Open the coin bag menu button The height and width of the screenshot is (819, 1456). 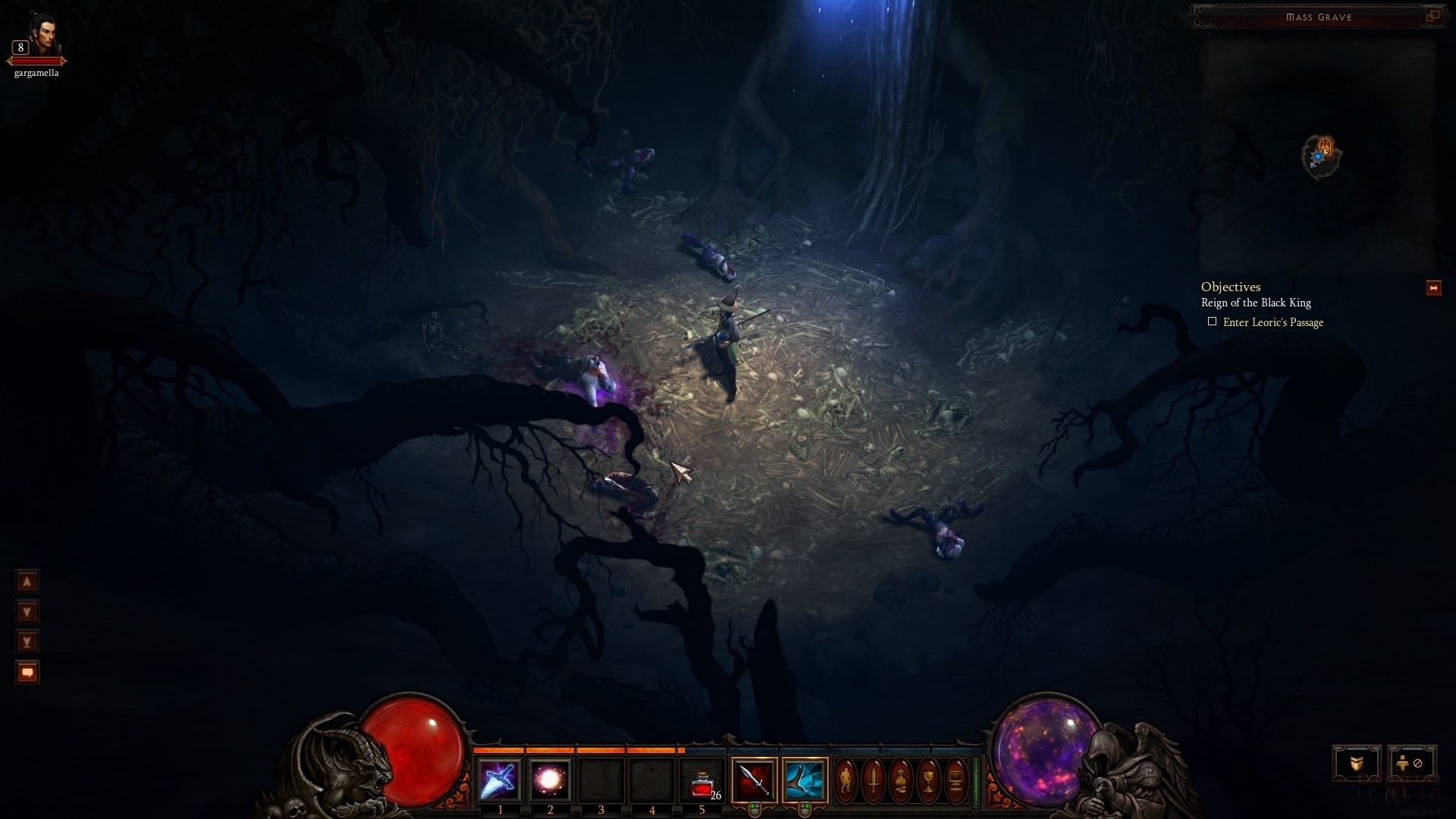pyautogui.click(x=901, y=780)
